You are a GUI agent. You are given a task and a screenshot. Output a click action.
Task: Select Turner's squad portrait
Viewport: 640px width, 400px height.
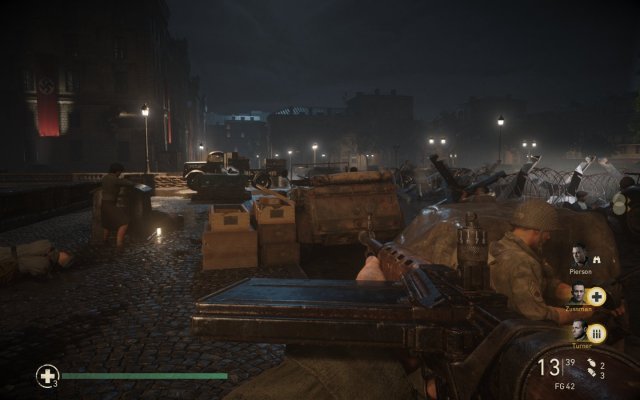[x=580, y=332]
